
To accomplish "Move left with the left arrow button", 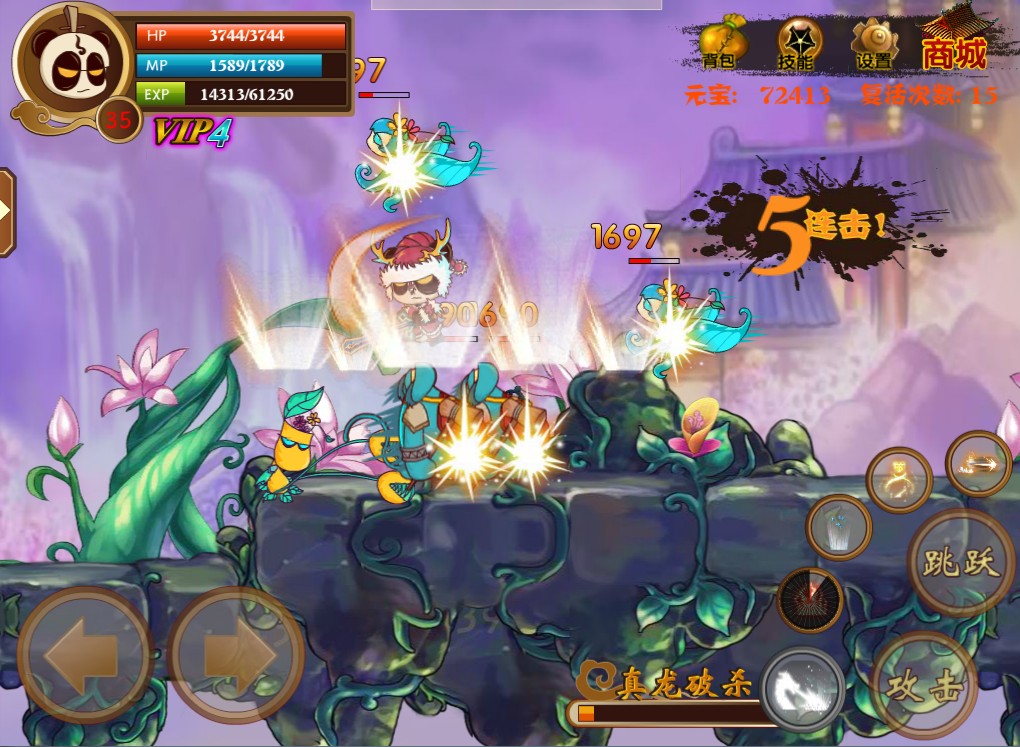I will pos(84,655).
